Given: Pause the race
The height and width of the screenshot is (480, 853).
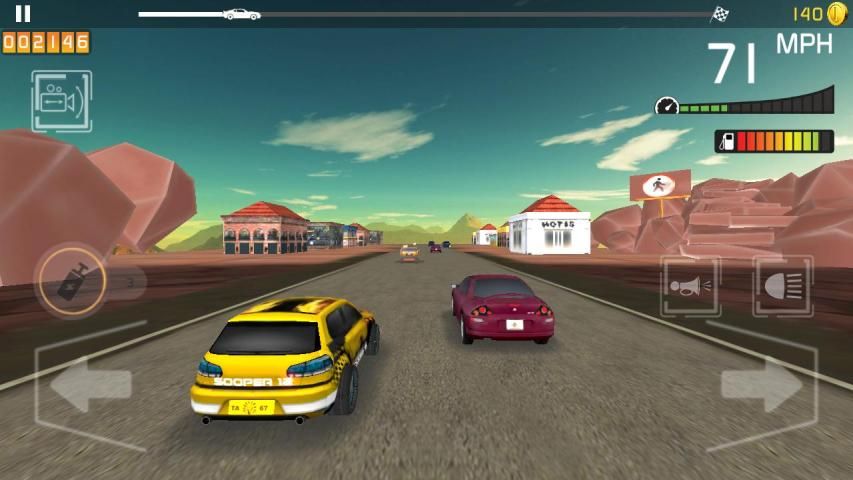Looking at the screenshot, I should coord(23,14).
